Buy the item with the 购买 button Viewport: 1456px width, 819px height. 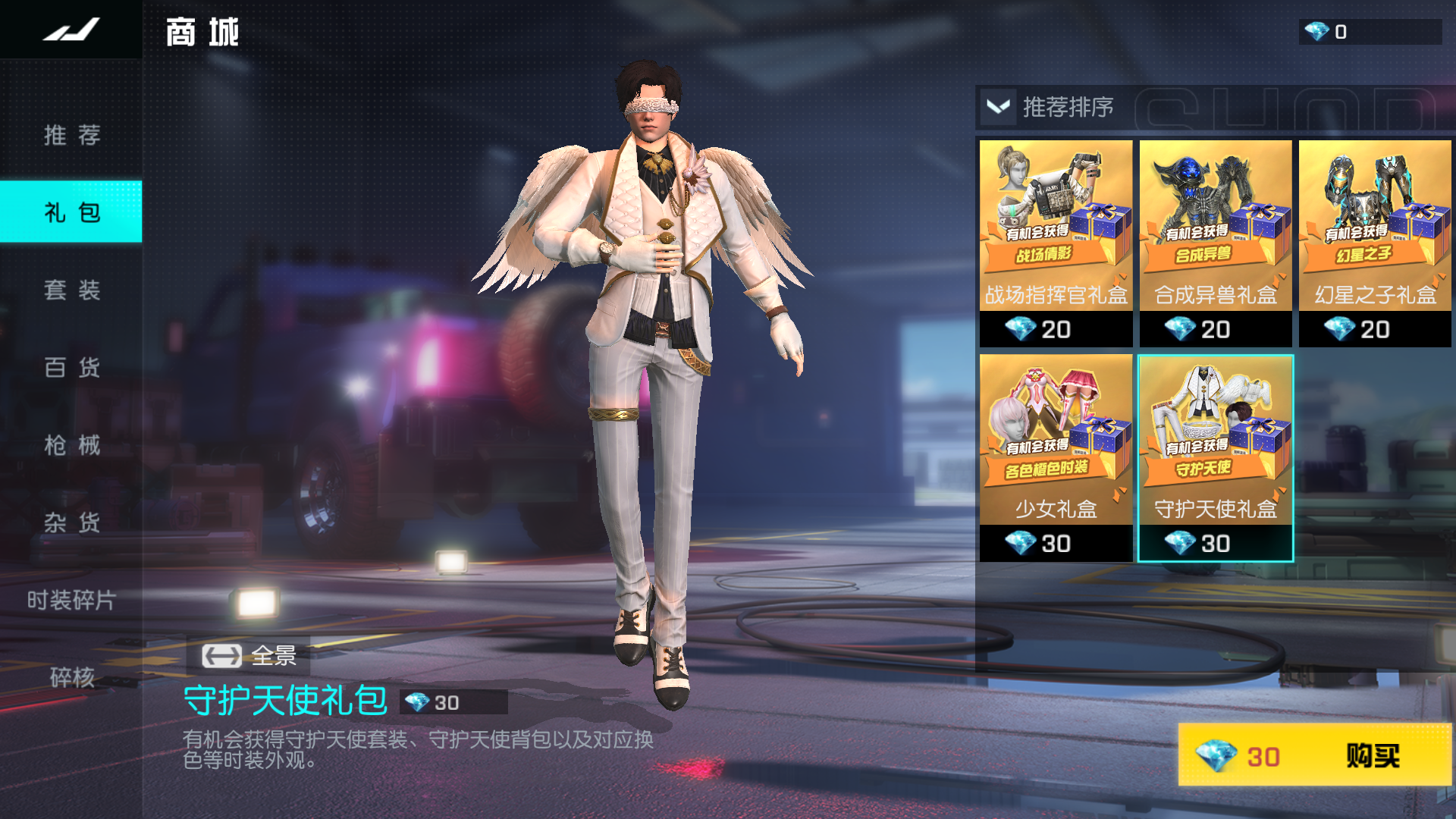tap(1314, 755)
